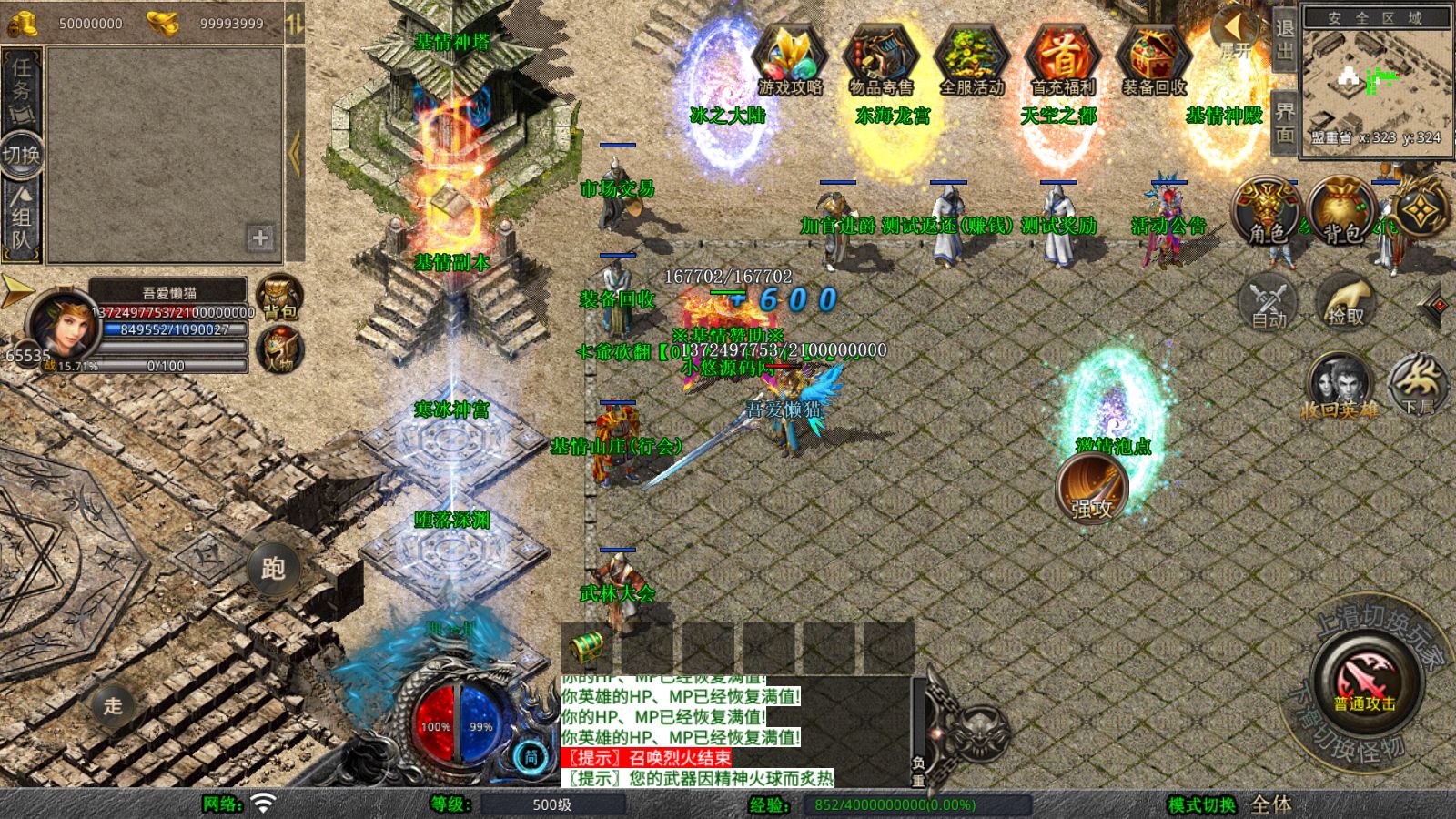Select the 跑 run movement button

tap(273, 568)
